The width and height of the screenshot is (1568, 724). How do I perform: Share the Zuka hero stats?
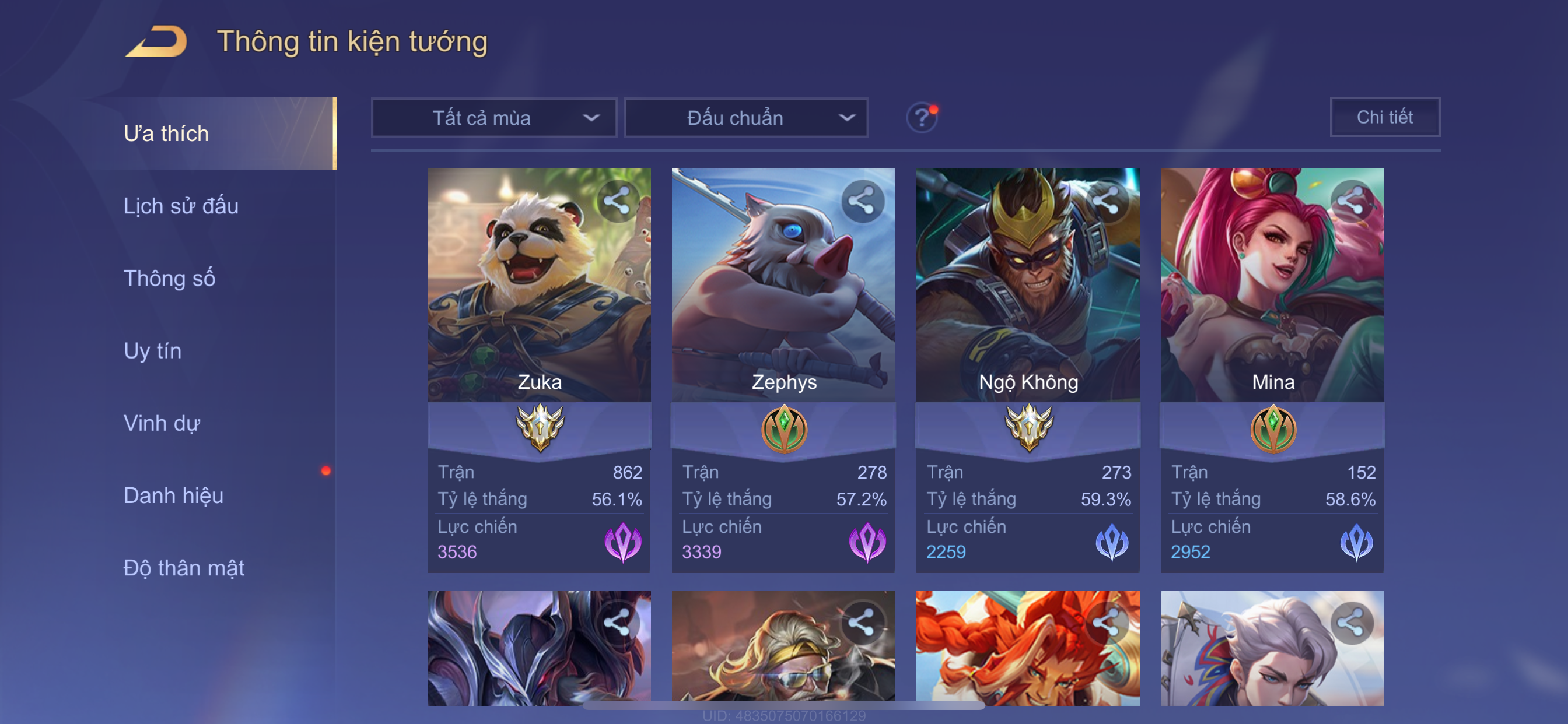[617, 201]
